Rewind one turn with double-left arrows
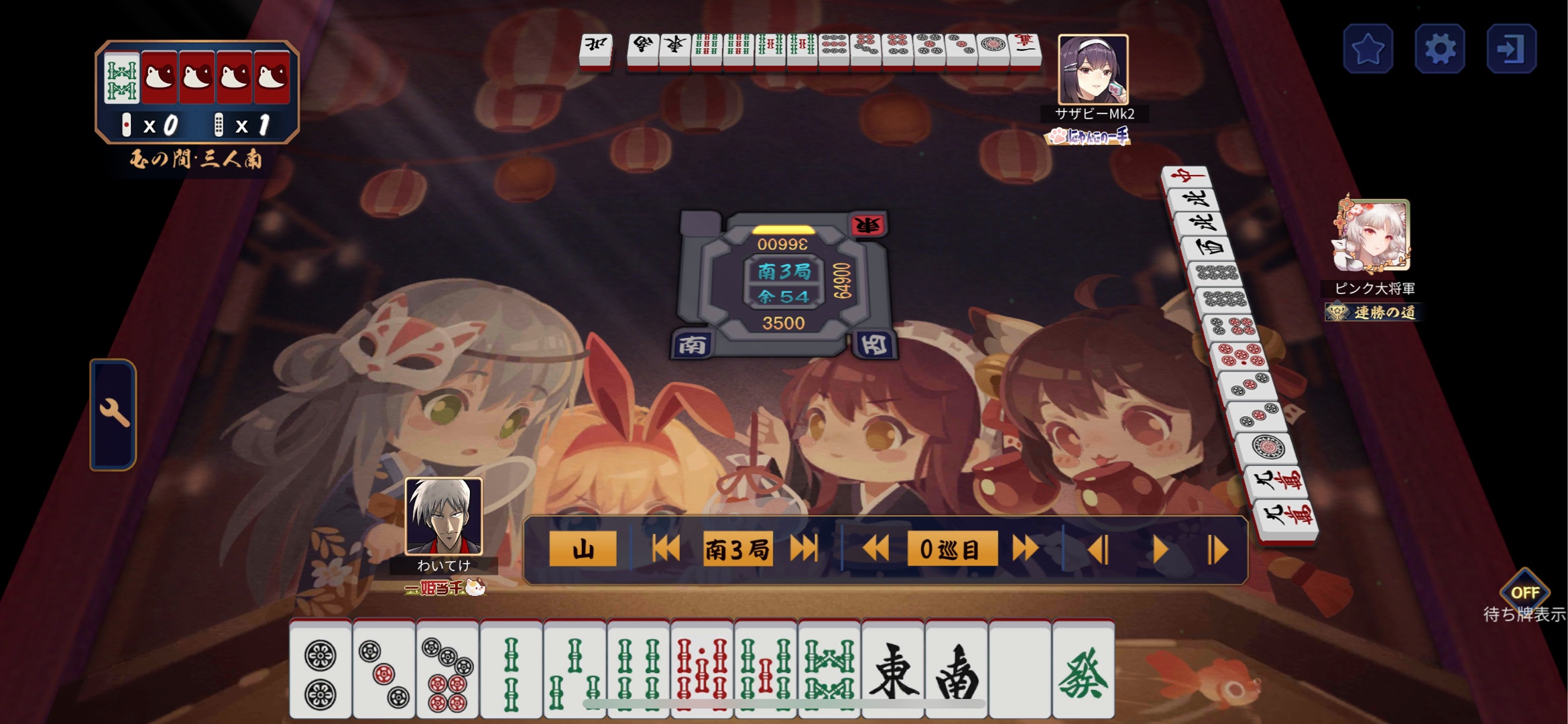The height and width of the screenshot is (724, 1568). point(876,549)
